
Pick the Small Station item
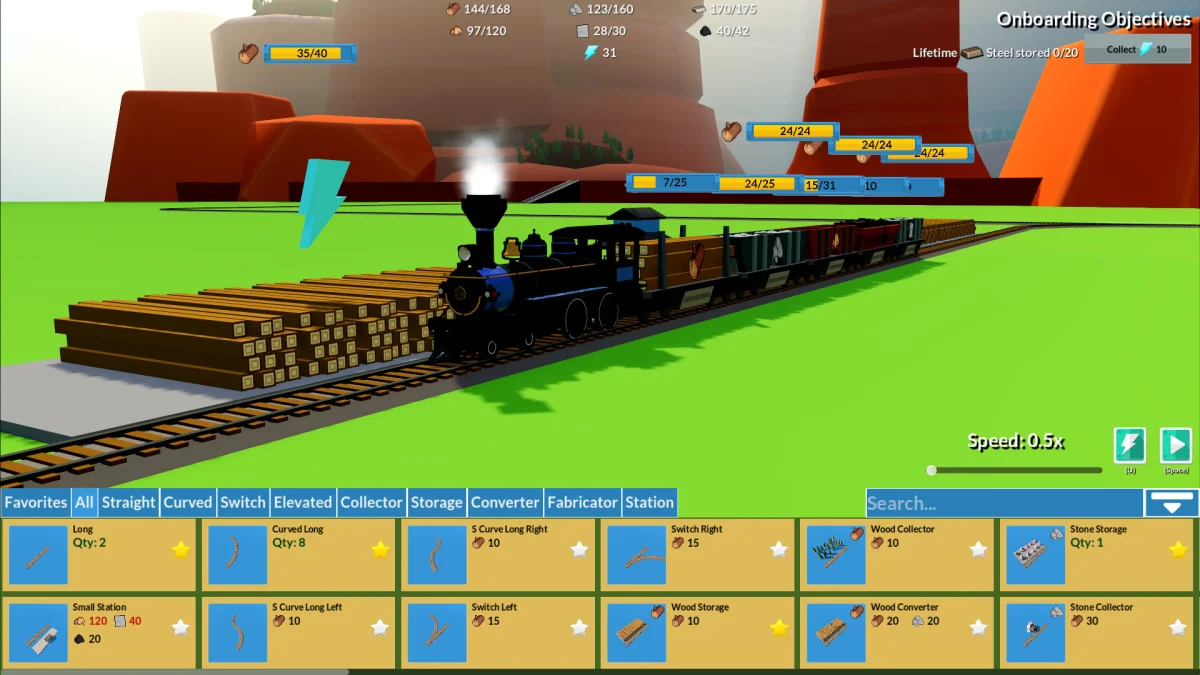[x=38, y=632]
